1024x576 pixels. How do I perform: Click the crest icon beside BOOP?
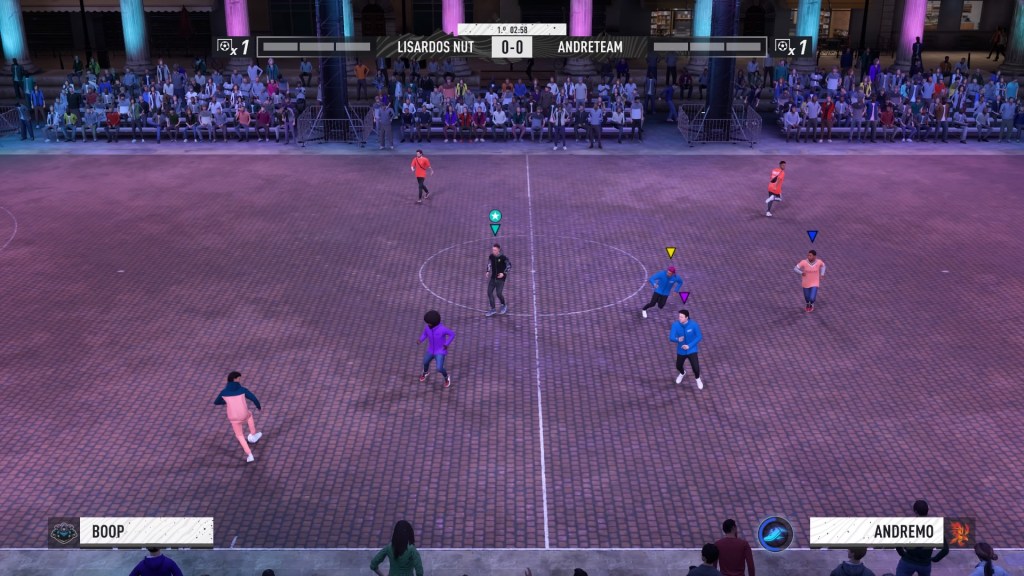(x=63, y=532)
